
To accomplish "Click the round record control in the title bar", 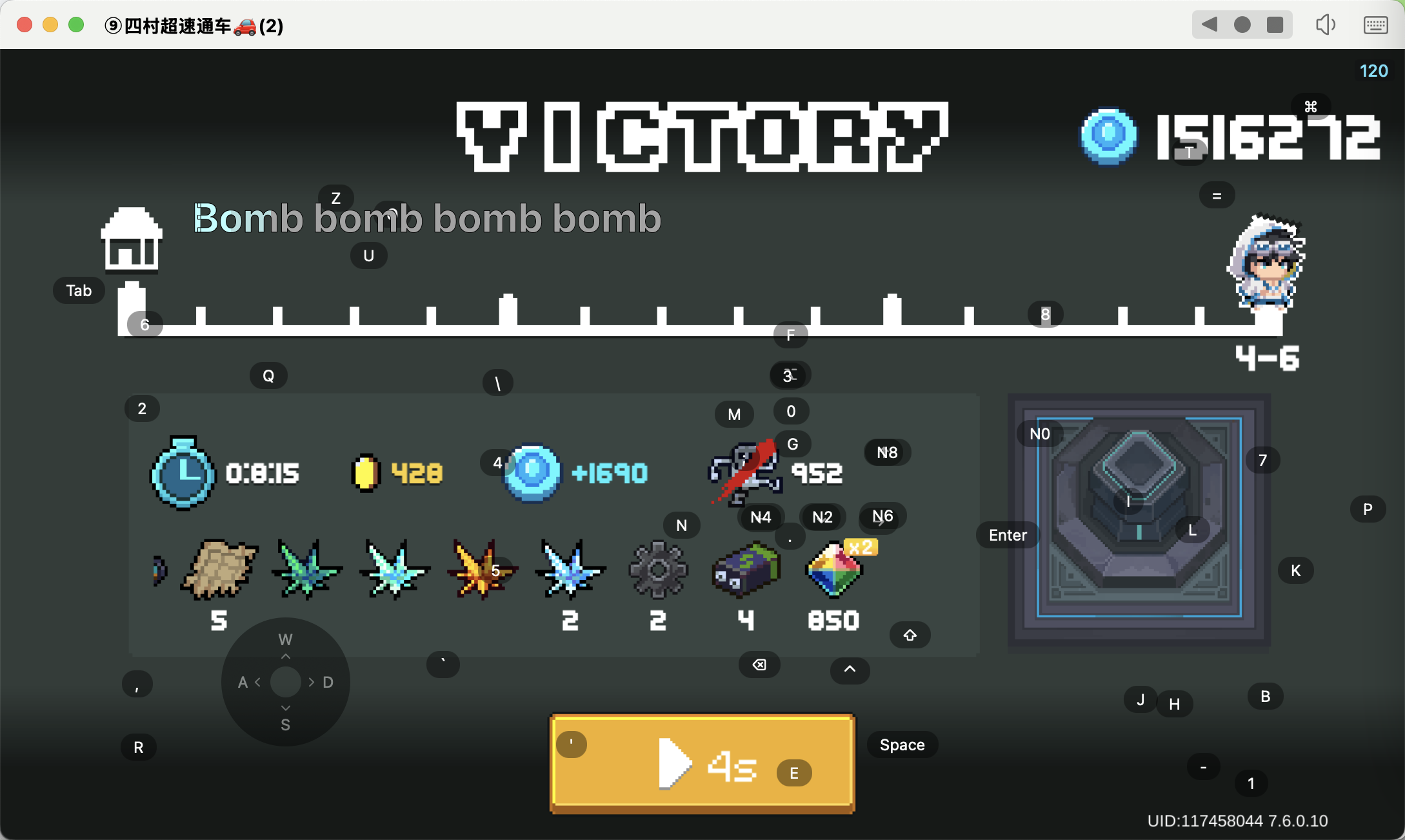I will click(1242, 25).
